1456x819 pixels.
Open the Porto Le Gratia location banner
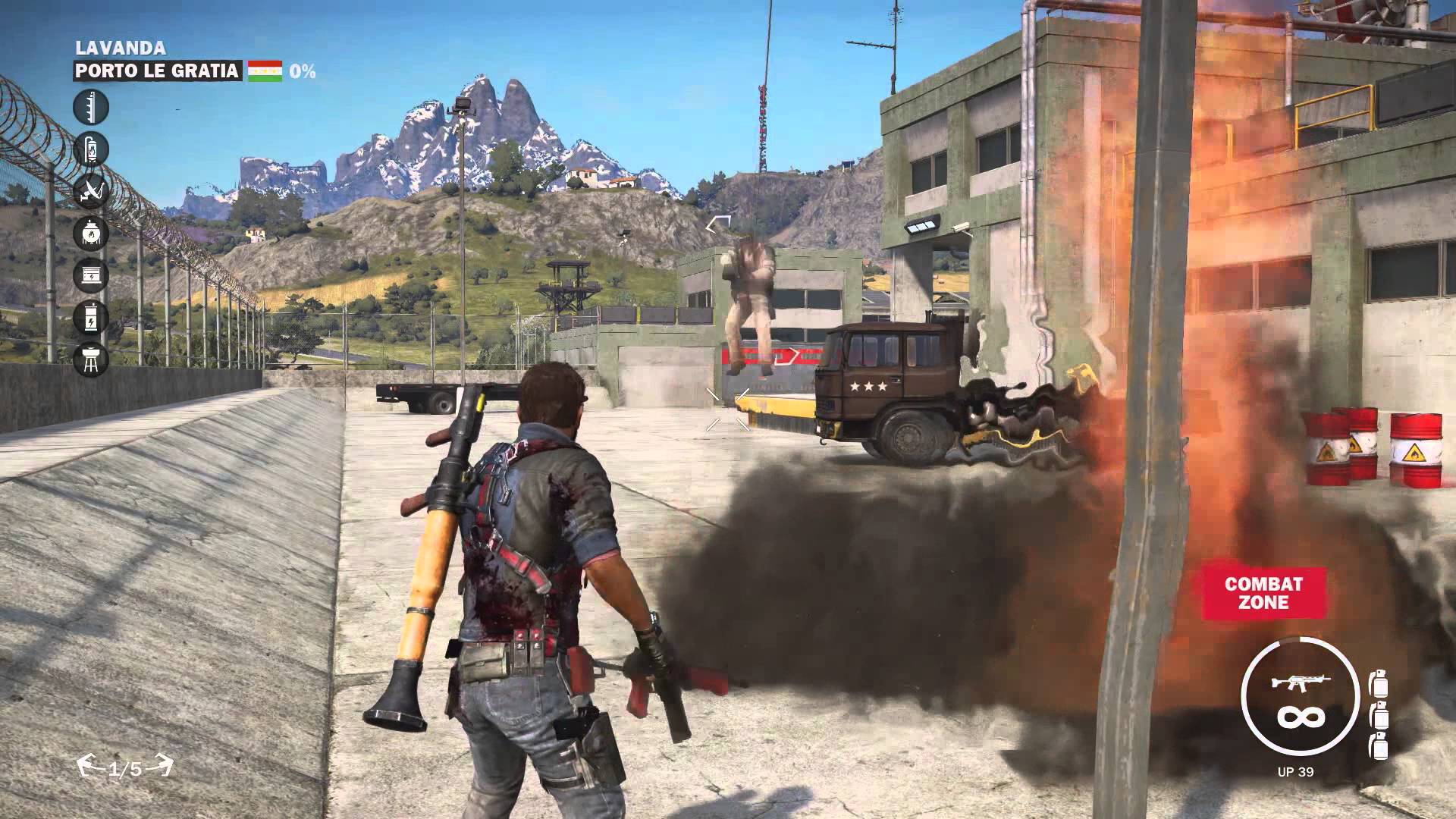point(158,71)
